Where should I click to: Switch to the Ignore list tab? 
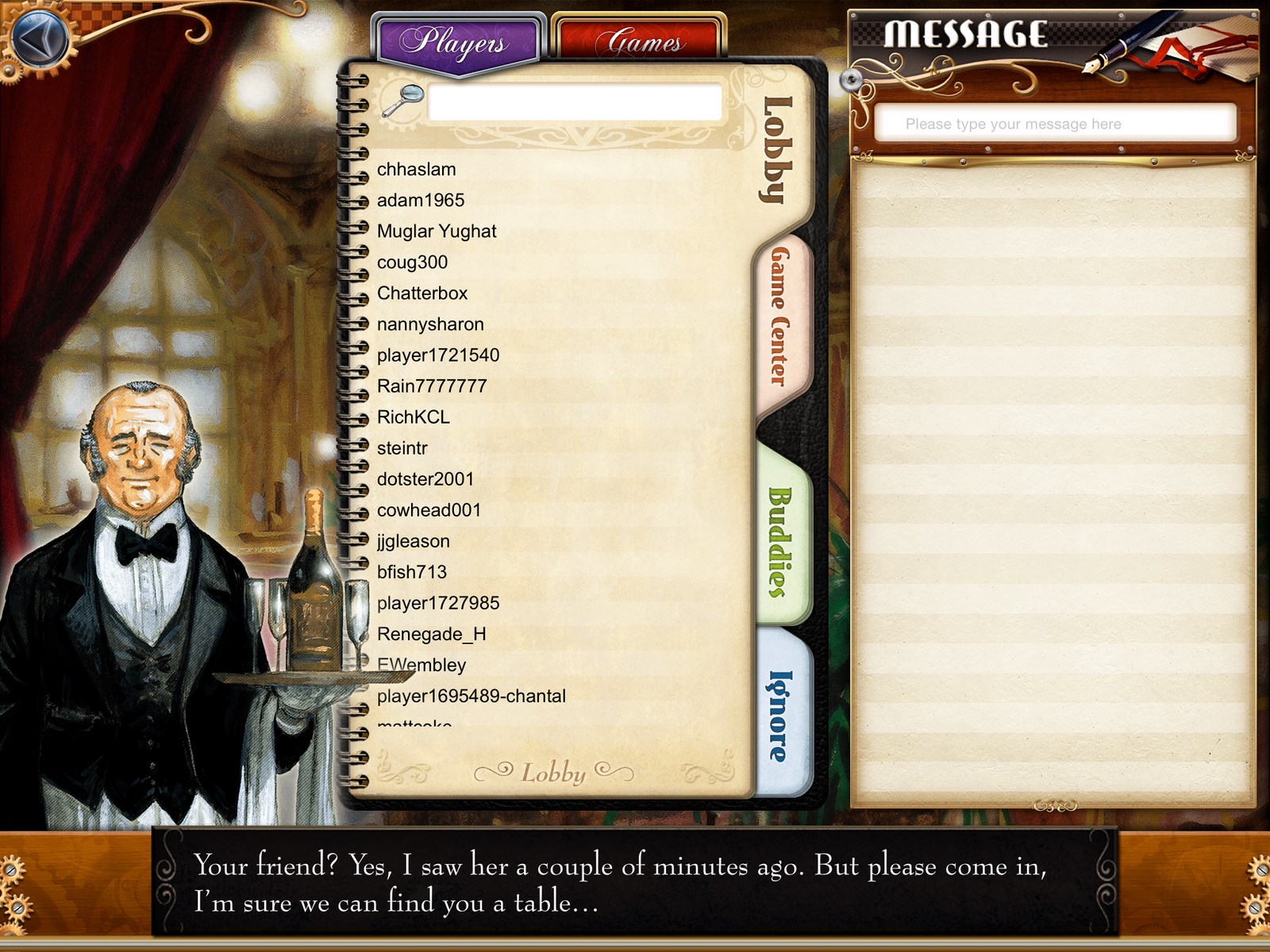[x=780, y=714]
